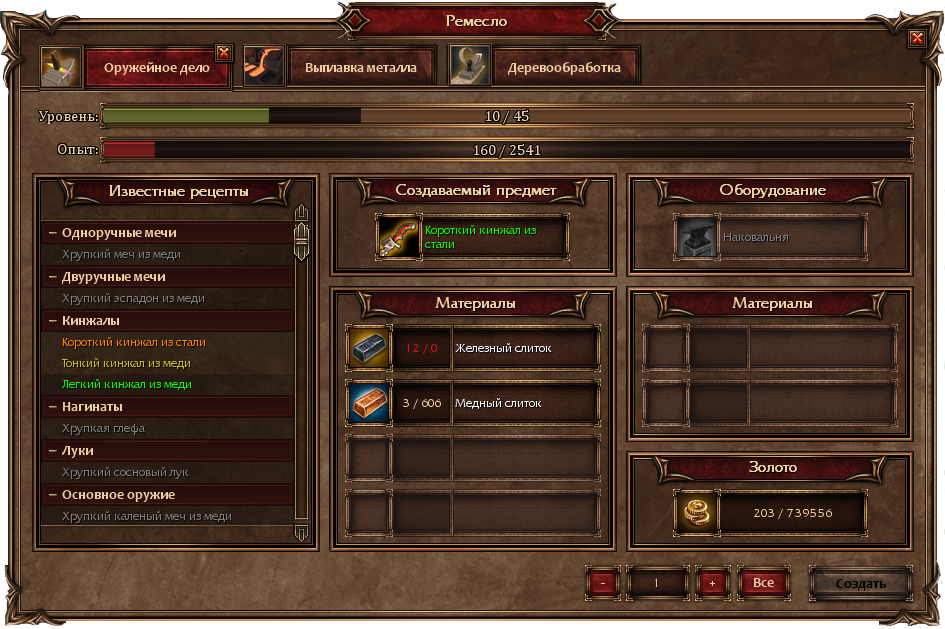The image size is (945, 629).
Task: Select the Оружейное дело tab
Action: pos(155,69)
